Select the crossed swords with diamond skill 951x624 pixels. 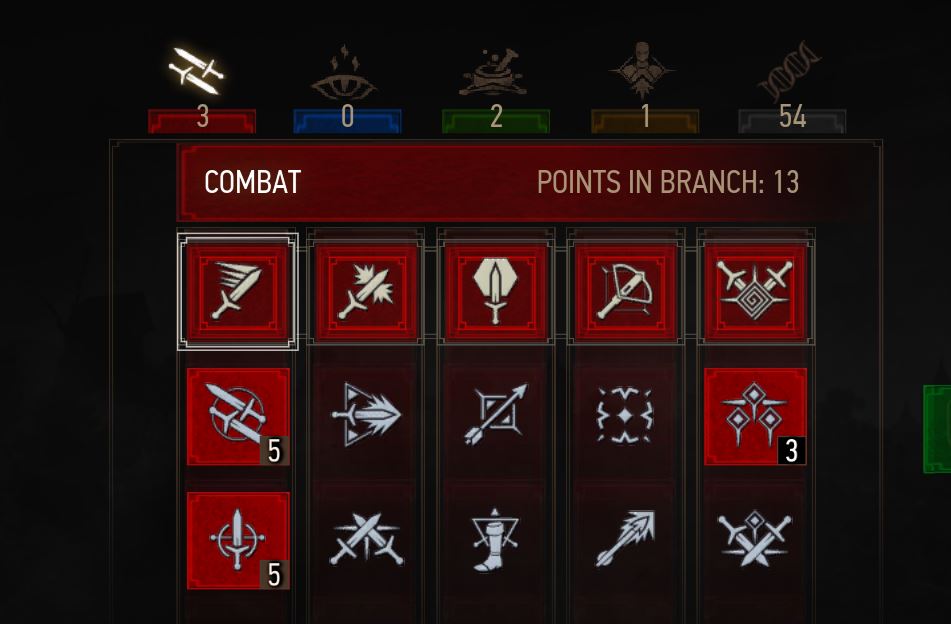(756, 540)
